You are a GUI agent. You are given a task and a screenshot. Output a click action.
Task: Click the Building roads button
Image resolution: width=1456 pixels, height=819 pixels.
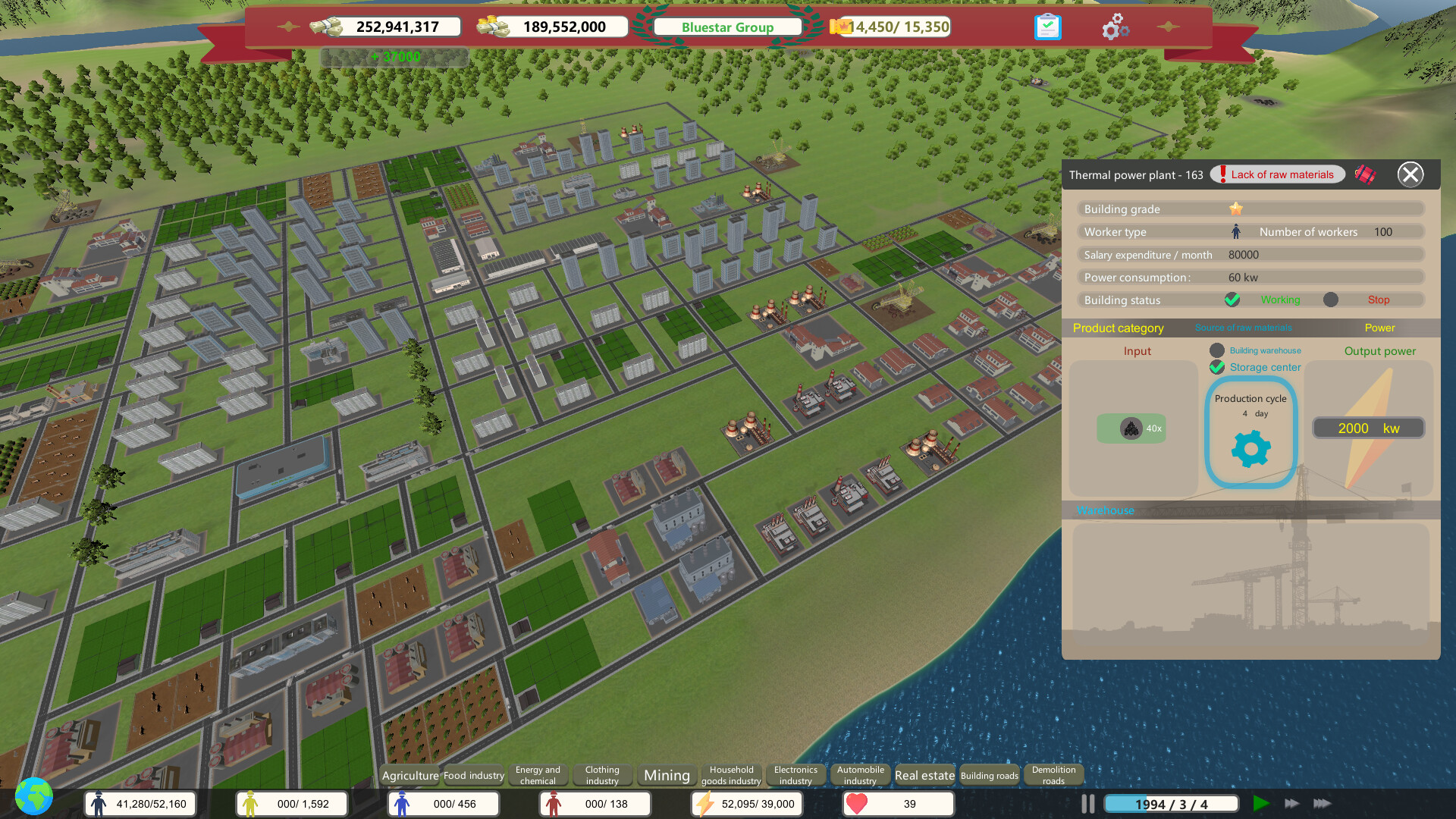tap(989, 776)
